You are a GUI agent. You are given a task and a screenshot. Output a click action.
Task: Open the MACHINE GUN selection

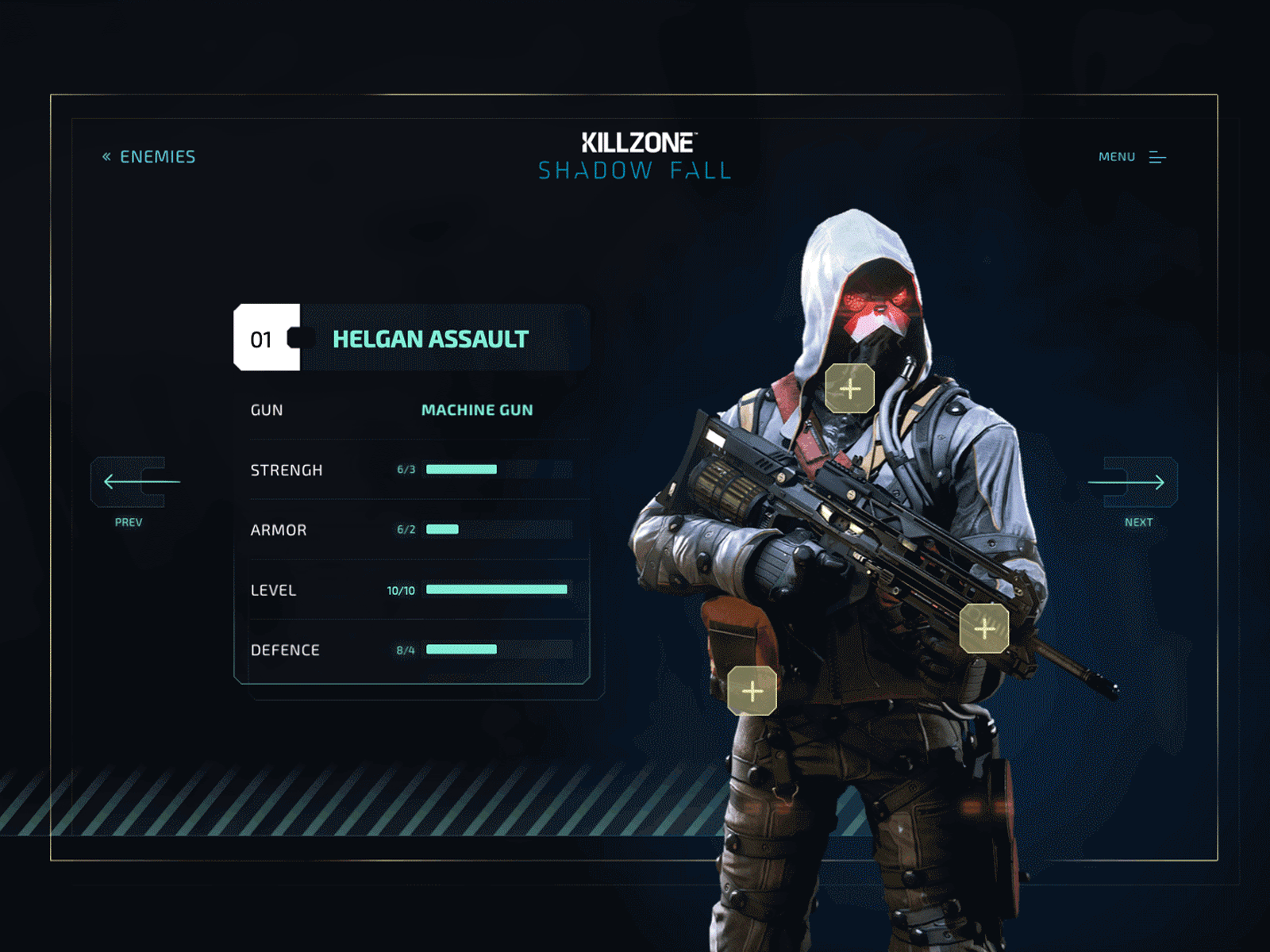(477, 410)
